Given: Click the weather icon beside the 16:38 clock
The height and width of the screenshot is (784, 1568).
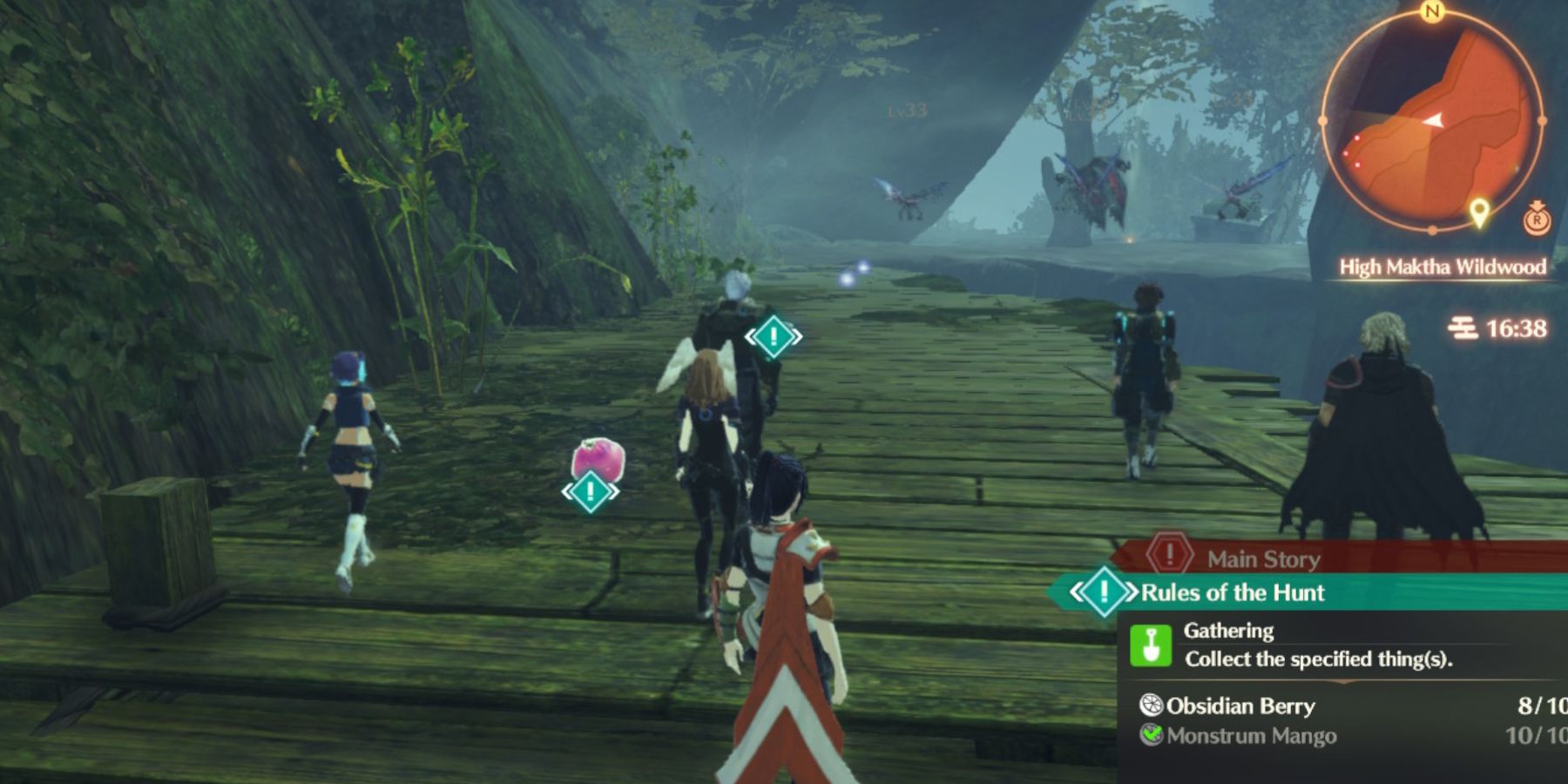Looking at the screenshot, I should click(1463, 328).
